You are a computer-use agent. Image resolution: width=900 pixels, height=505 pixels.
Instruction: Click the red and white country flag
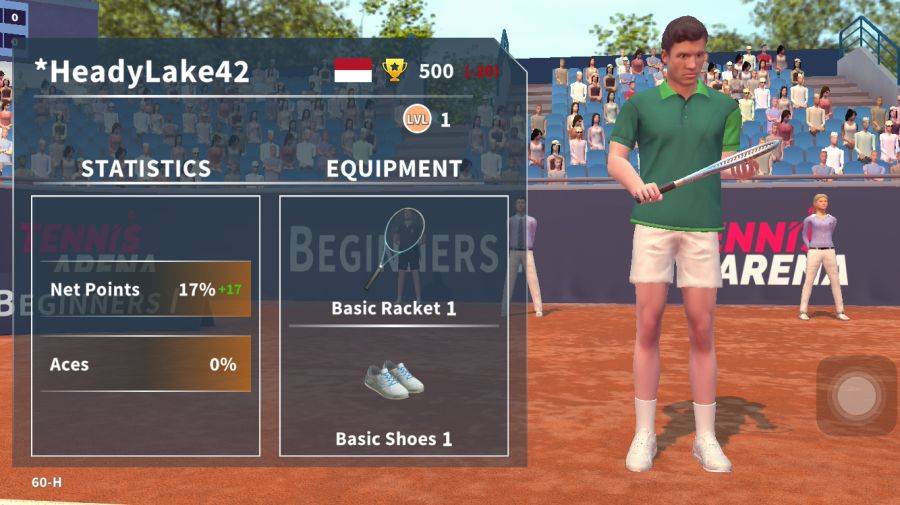pyautogui.click(x=352, y=70)
